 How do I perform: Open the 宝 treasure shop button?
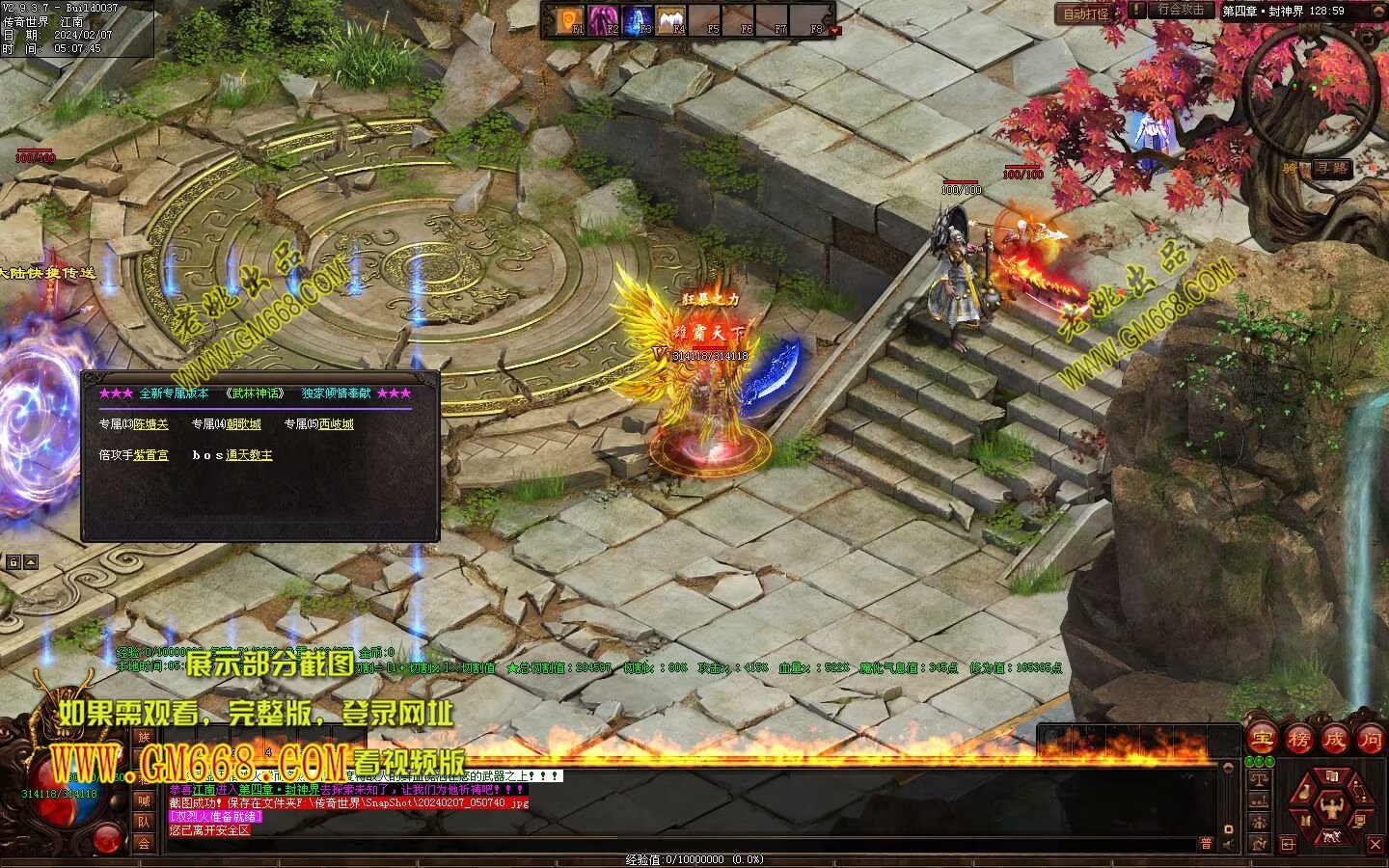1262,740
